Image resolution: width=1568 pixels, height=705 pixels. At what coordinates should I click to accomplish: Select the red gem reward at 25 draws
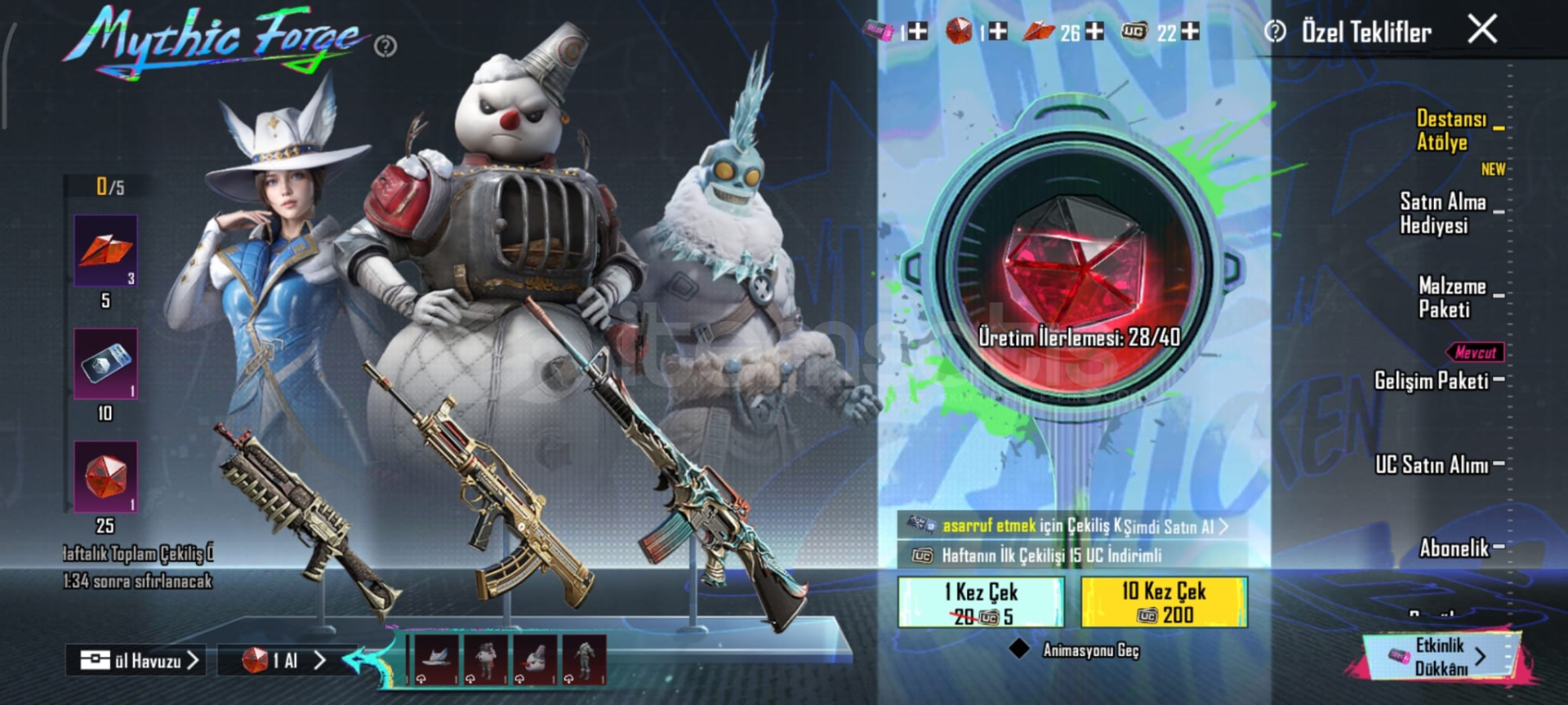106,477
